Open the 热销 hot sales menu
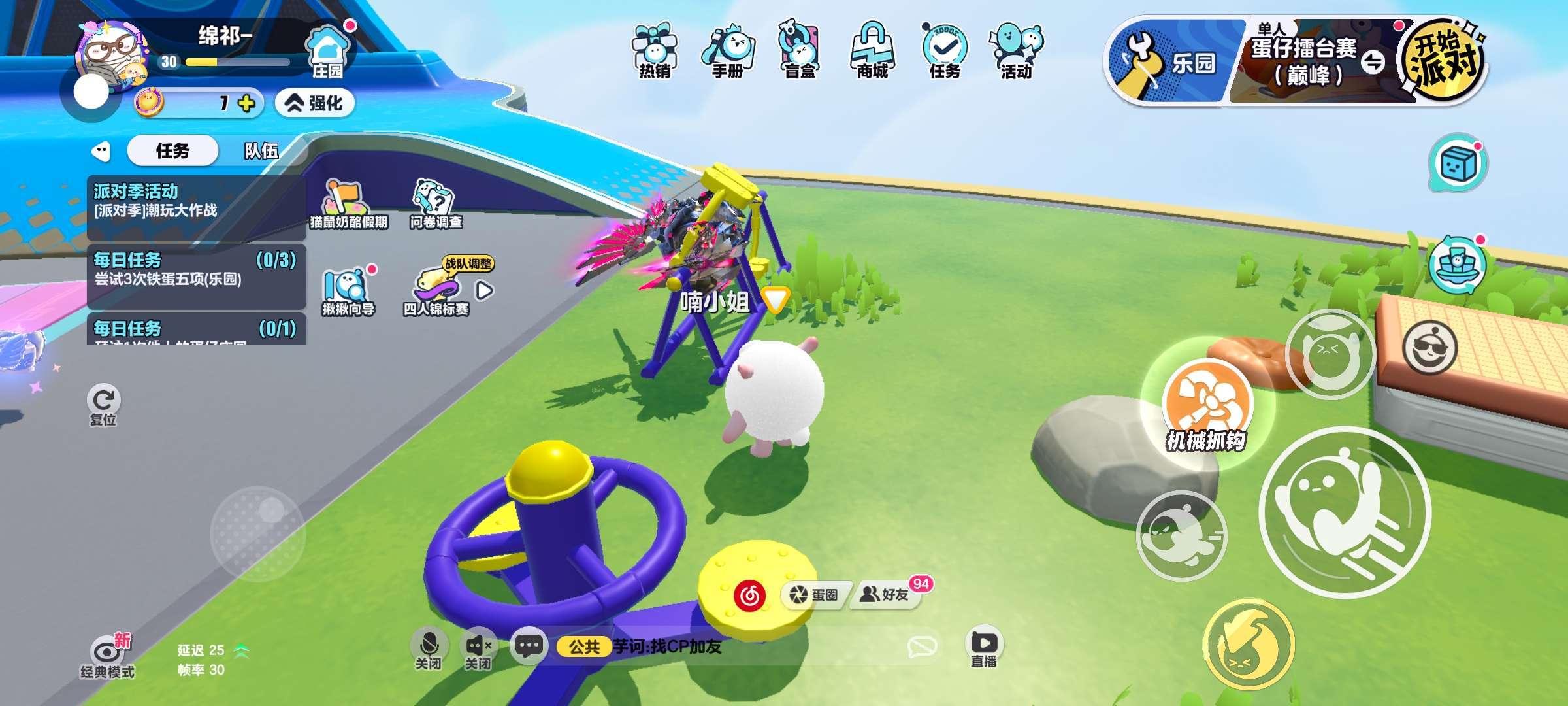 [655, 51]
